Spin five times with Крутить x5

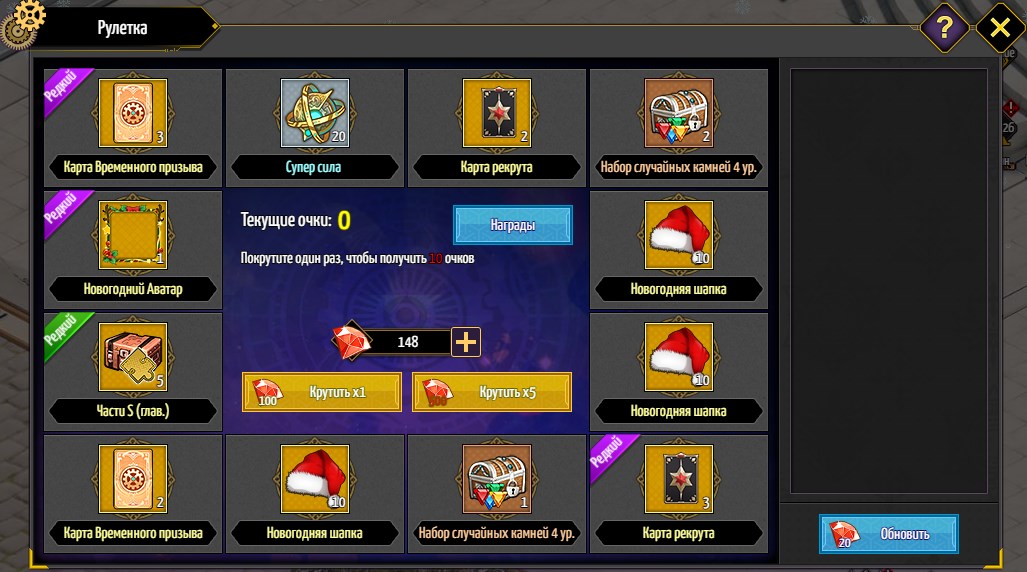coord(492,392)
